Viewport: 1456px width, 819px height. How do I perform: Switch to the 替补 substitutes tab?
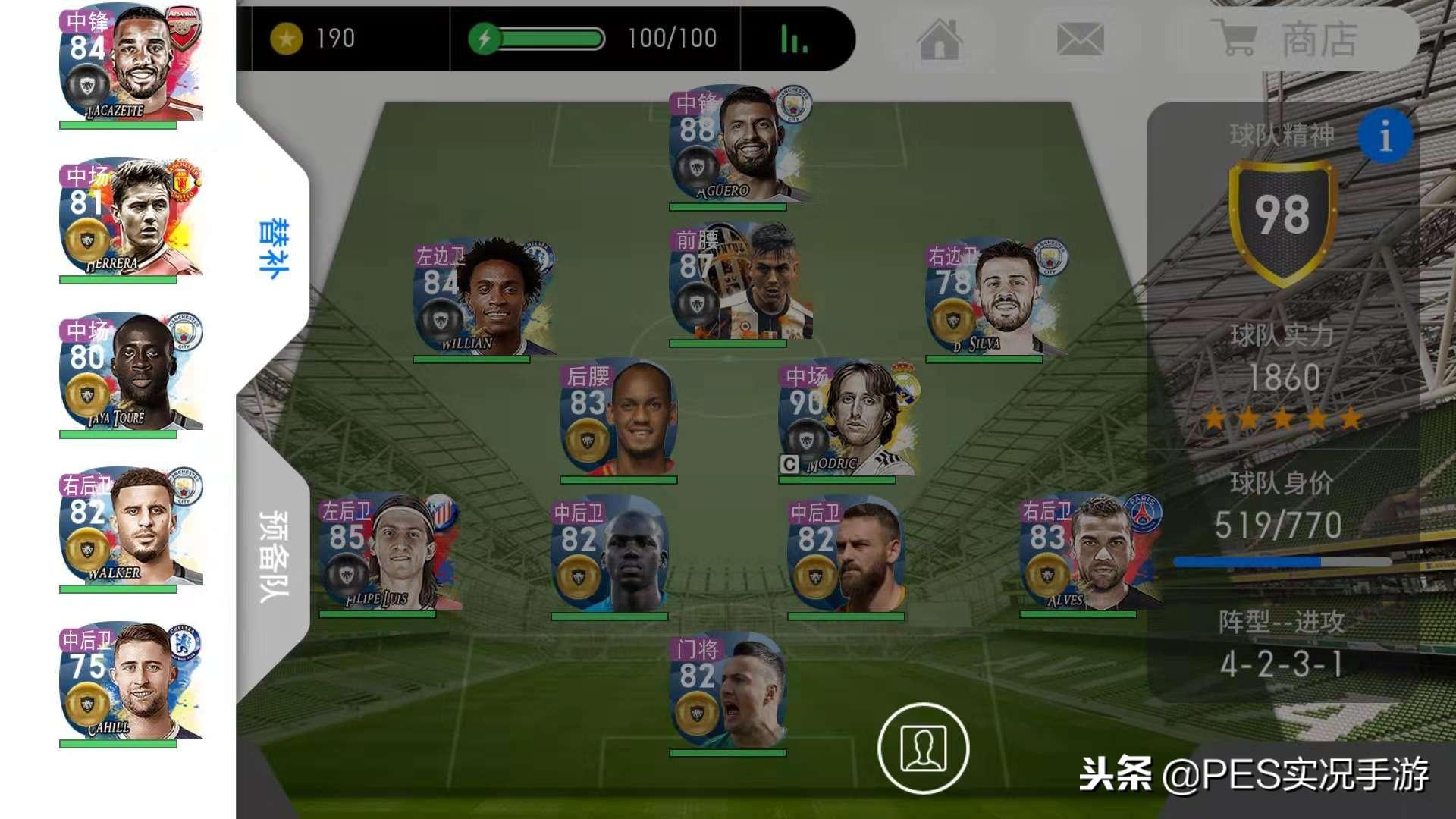[x=274, y=249]
